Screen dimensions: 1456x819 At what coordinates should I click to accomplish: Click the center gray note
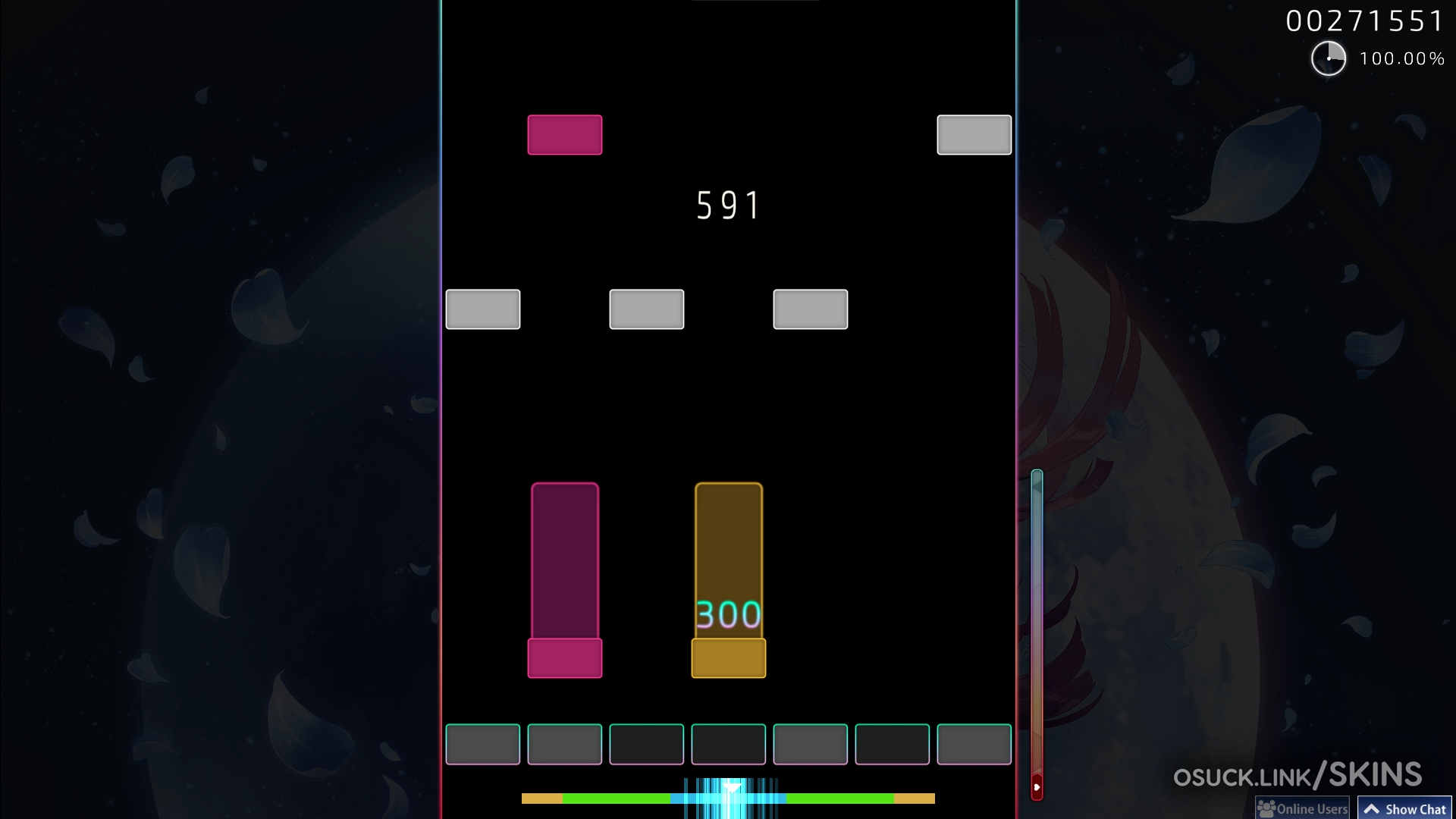(x=646, y=309)
